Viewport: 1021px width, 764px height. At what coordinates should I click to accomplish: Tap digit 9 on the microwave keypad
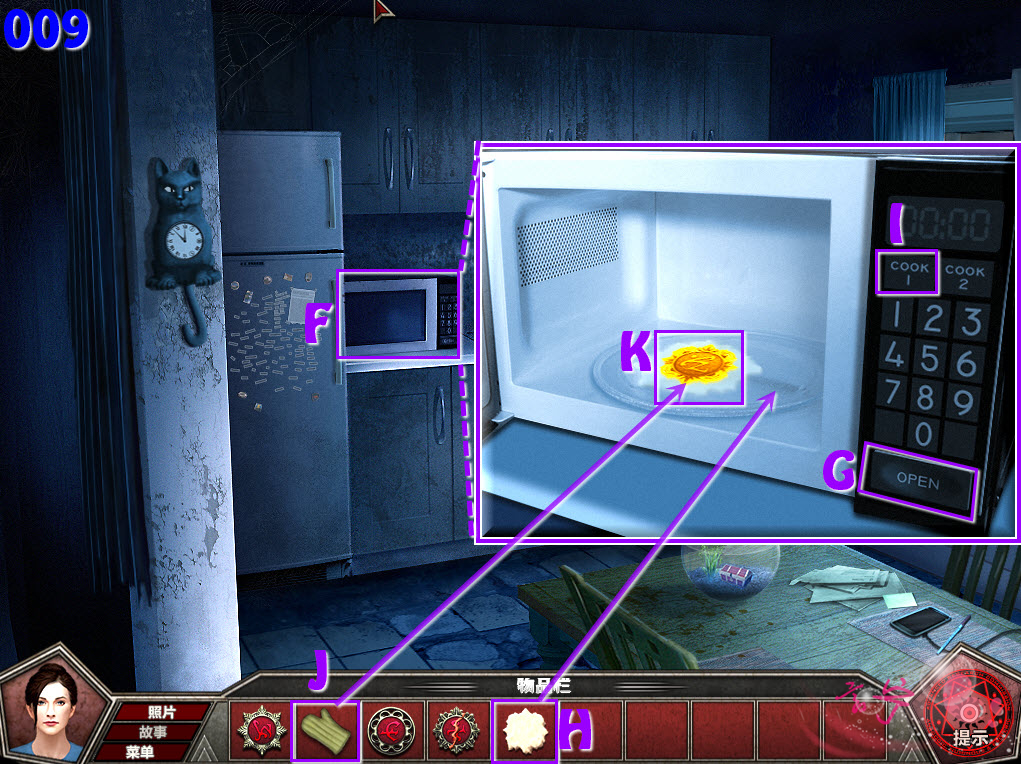point(963,403)
